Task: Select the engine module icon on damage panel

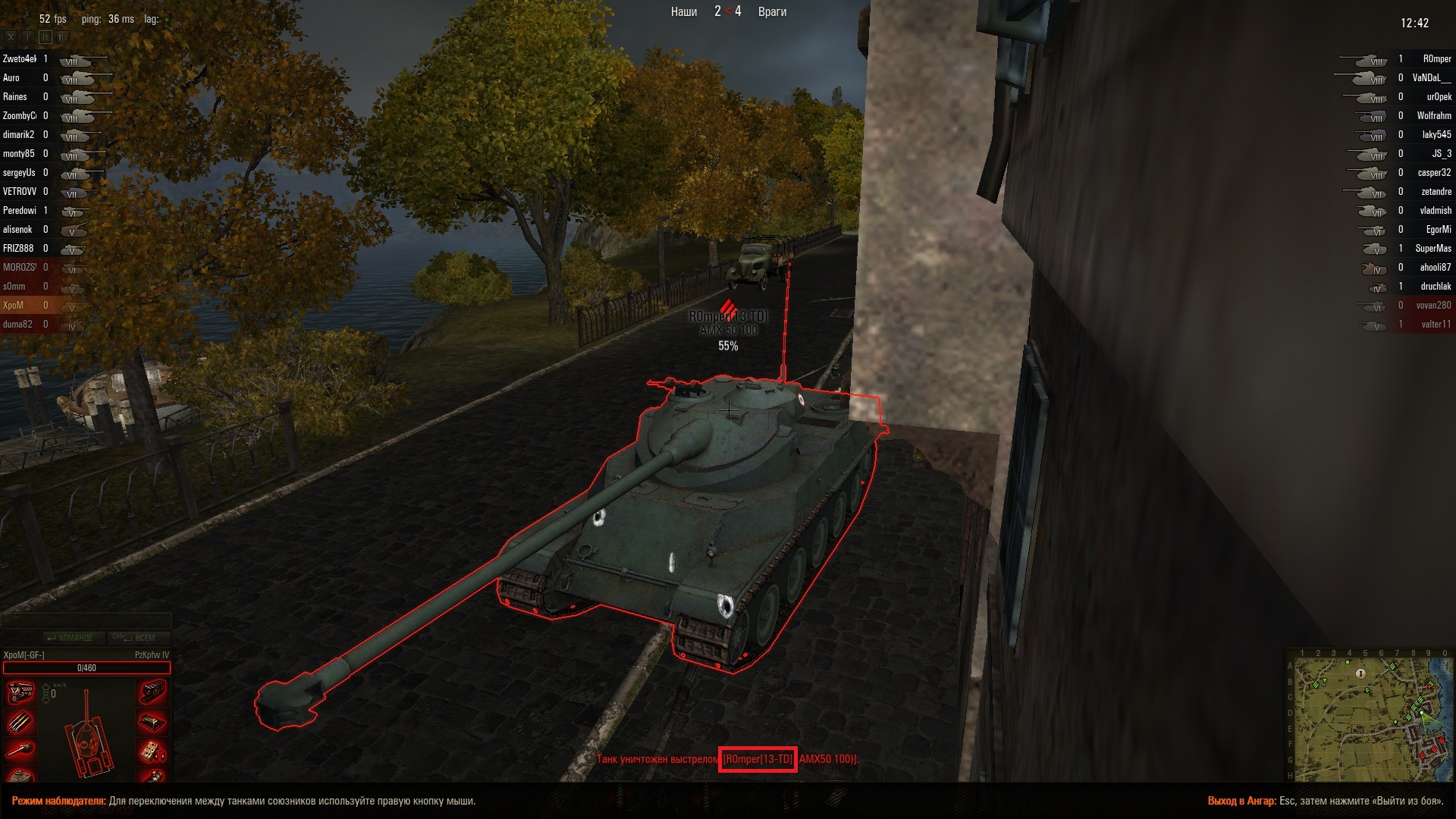Action: 20,692
